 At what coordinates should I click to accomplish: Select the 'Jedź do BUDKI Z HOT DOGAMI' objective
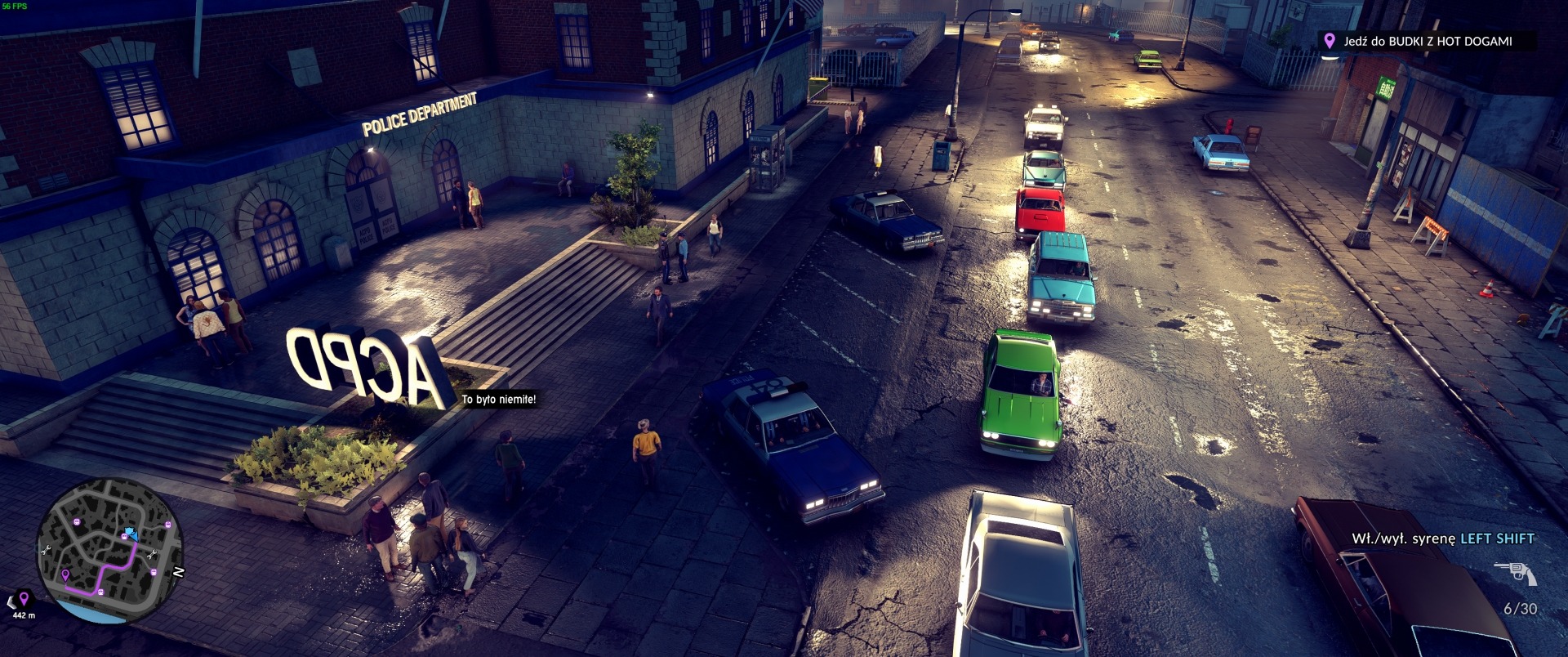tap(1427, 41)
